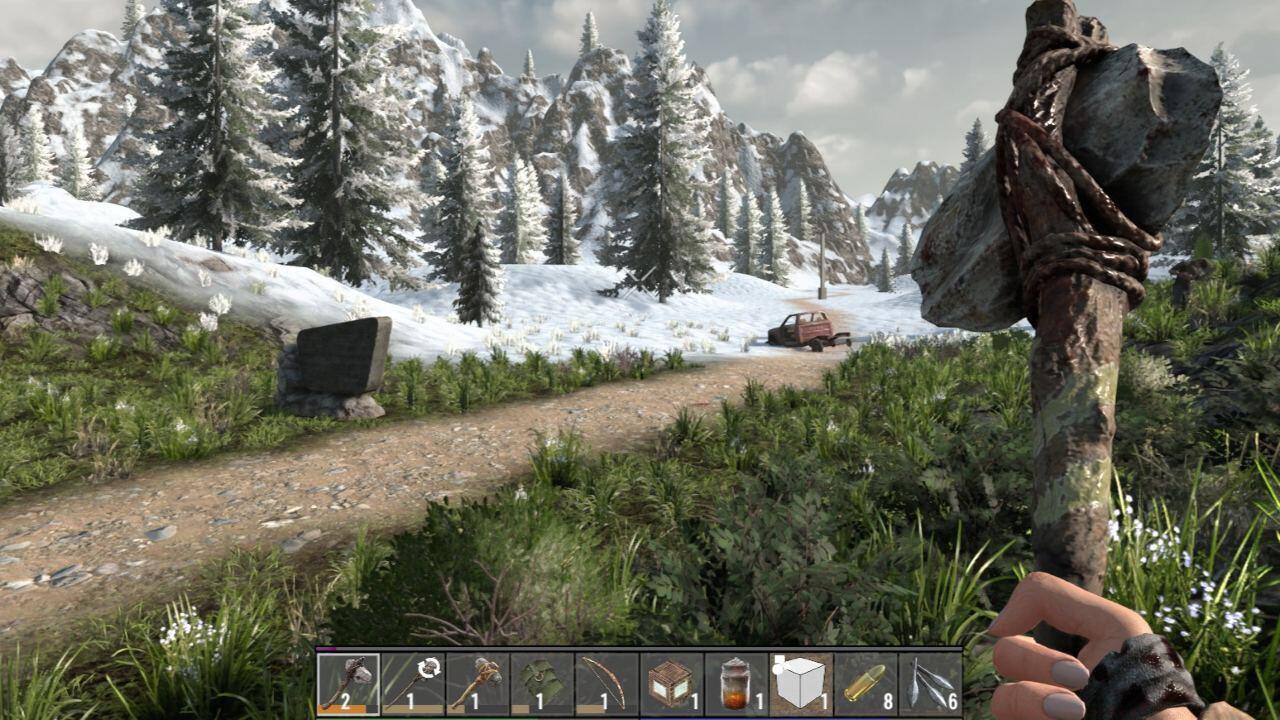Click the ammo count 8 on the bullets
Screen dimensions: 1280x720
point(888,703)
